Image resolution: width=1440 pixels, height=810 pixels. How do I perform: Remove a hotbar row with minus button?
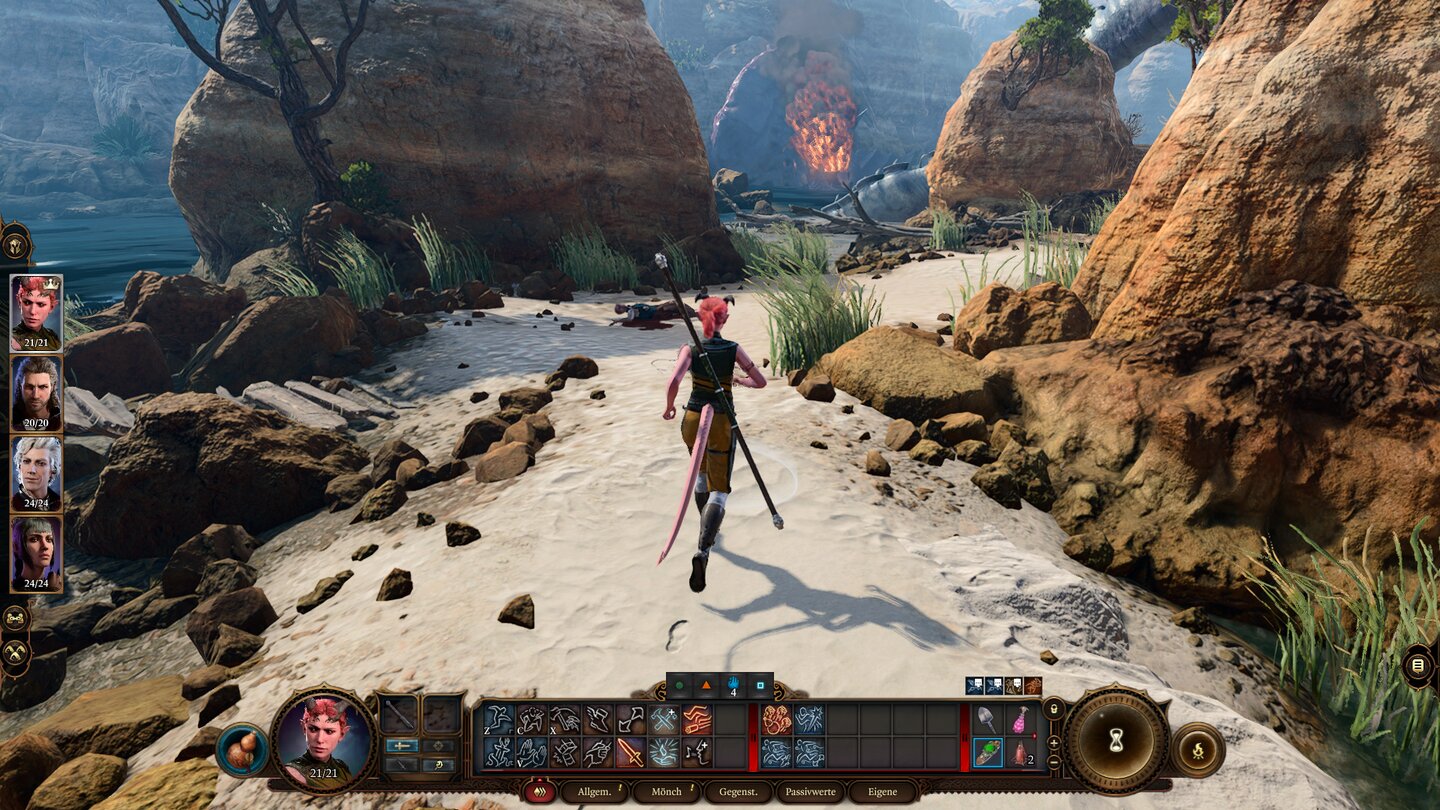[1053, 762]
